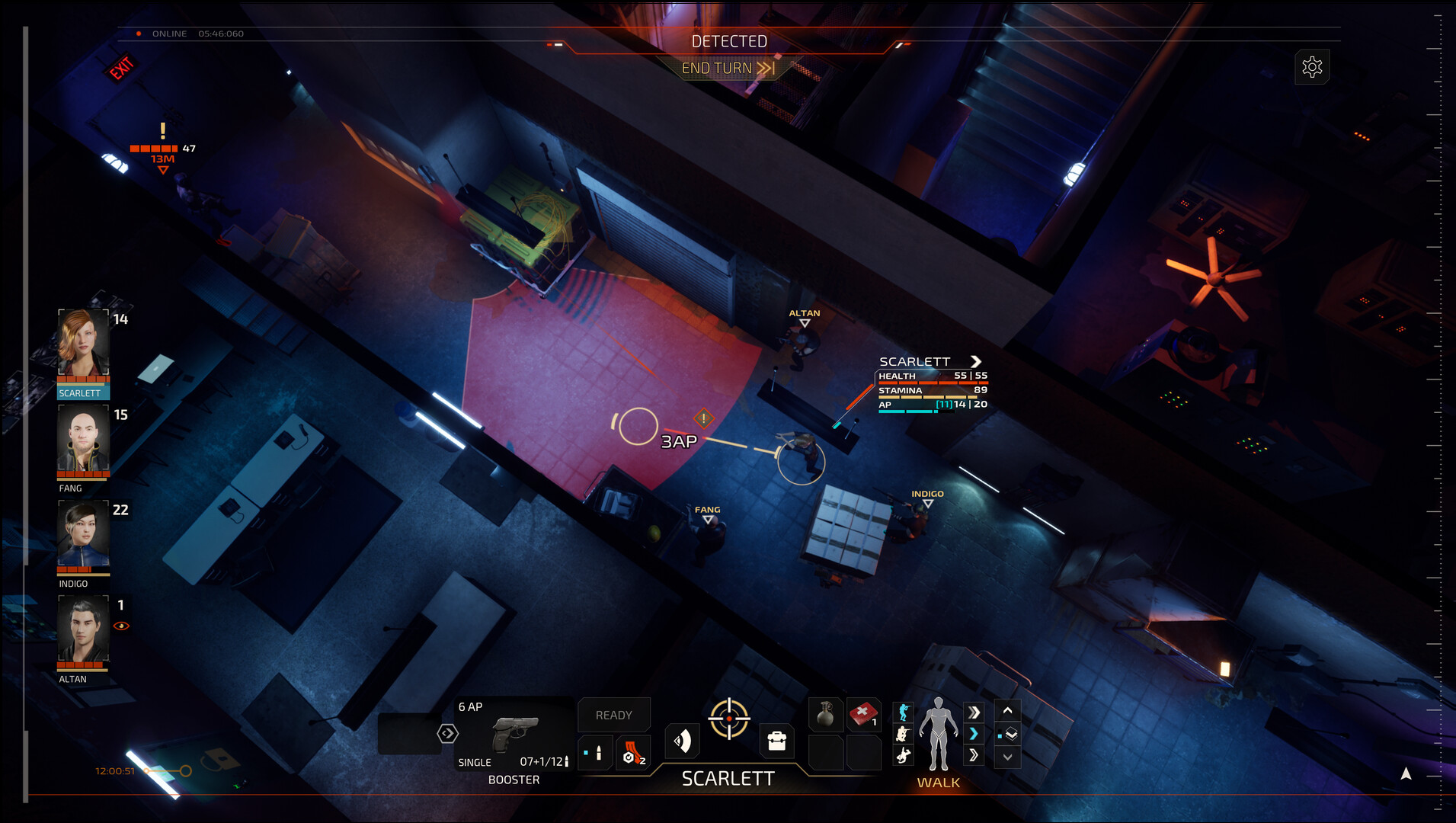Switch Scarlett to prone stance
The height and width of the screenshot is (823, 1456).
tap(904, 755)
